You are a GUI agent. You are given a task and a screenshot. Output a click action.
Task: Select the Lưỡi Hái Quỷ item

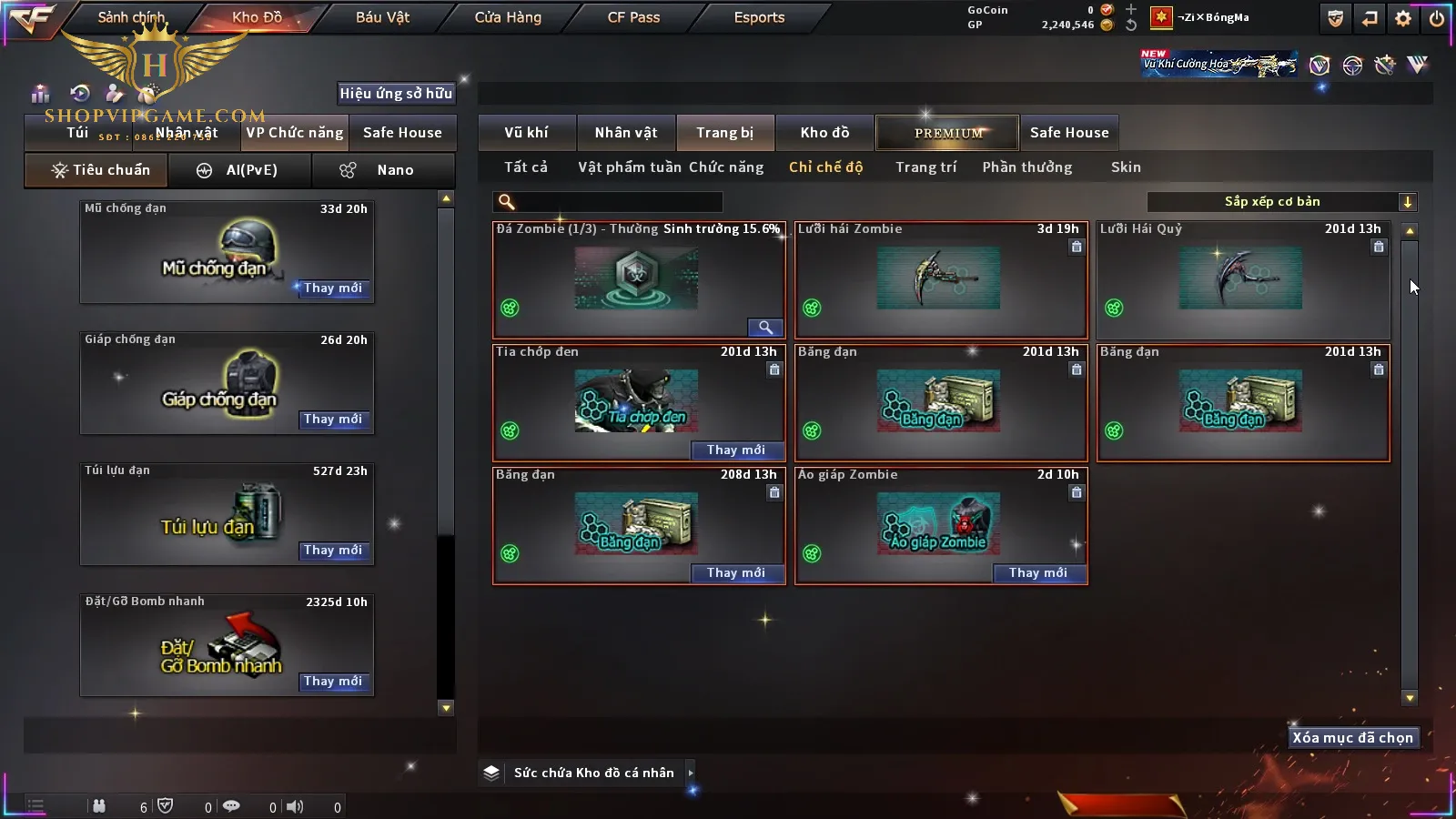1243,279
